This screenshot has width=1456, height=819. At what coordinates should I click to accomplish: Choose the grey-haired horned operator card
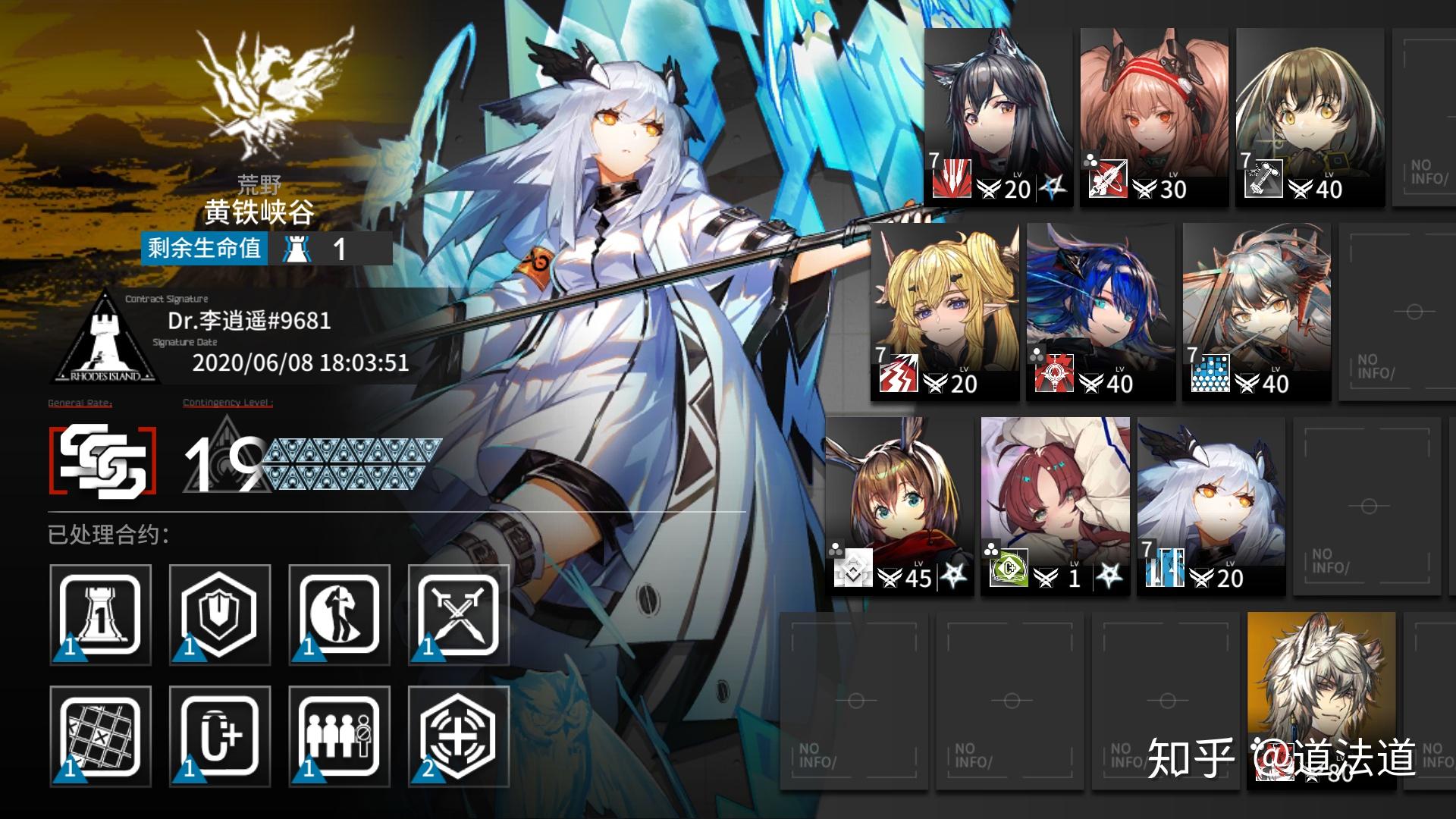pyautogui.click(x=1257, y=311)
